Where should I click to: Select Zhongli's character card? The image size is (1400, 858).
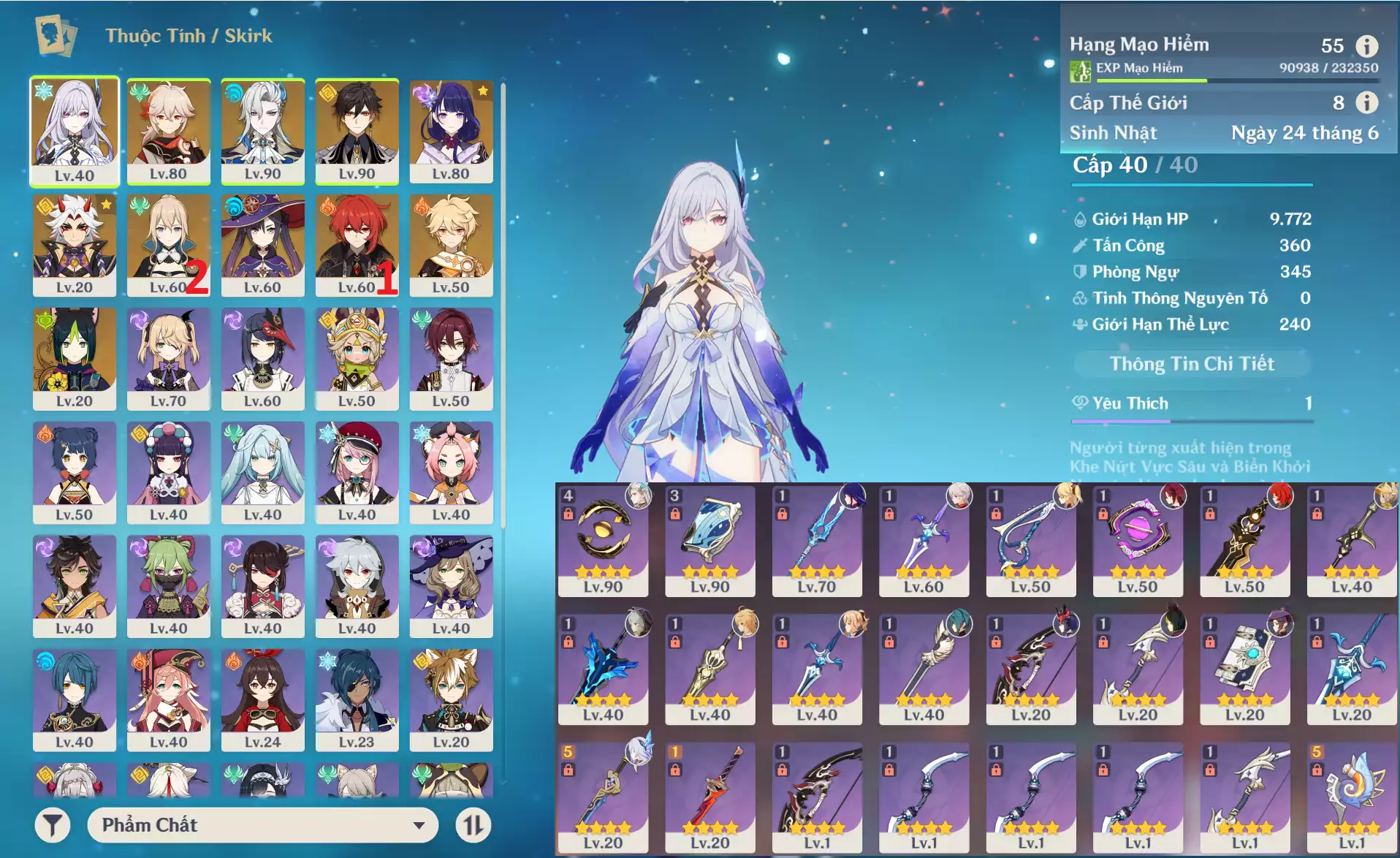(357, 130)
